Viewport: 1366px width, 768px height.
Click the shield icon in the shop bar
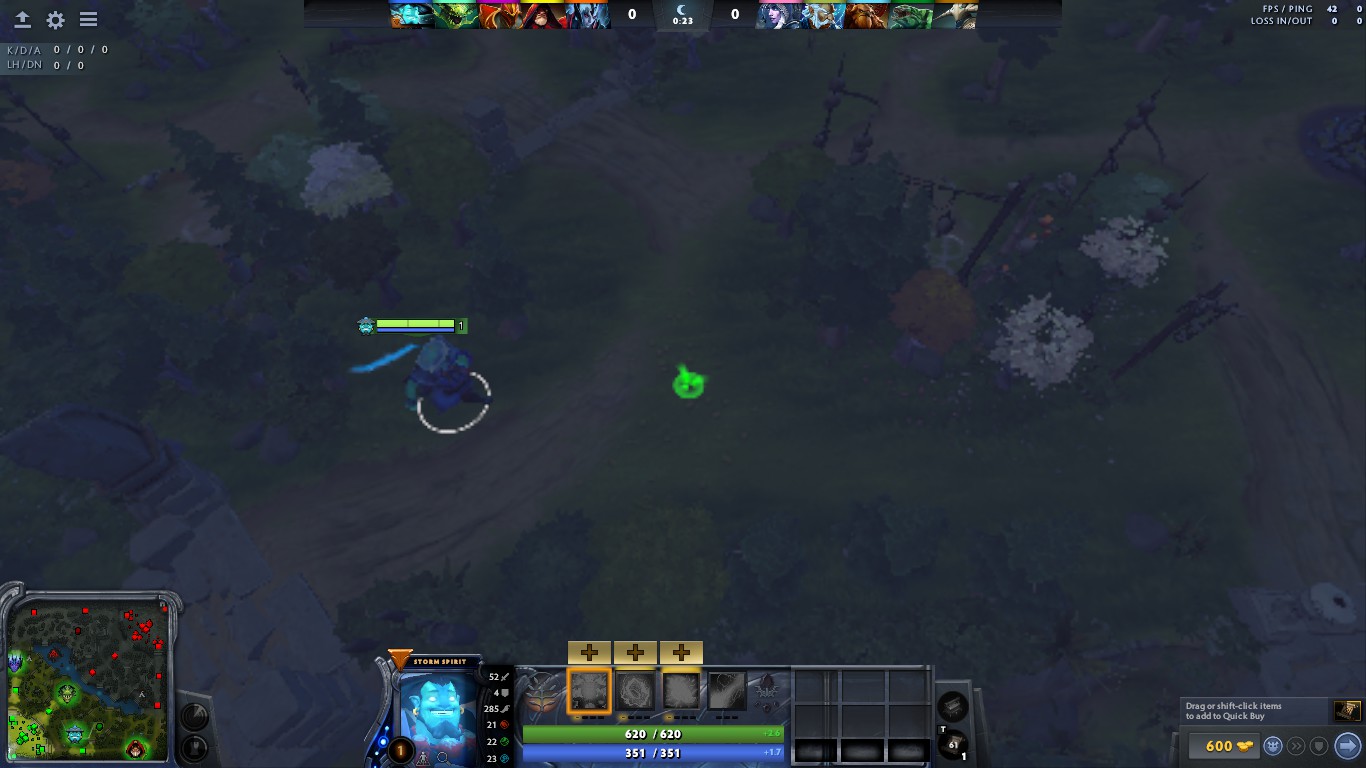pyautogui.click(x=1319, y=746)
